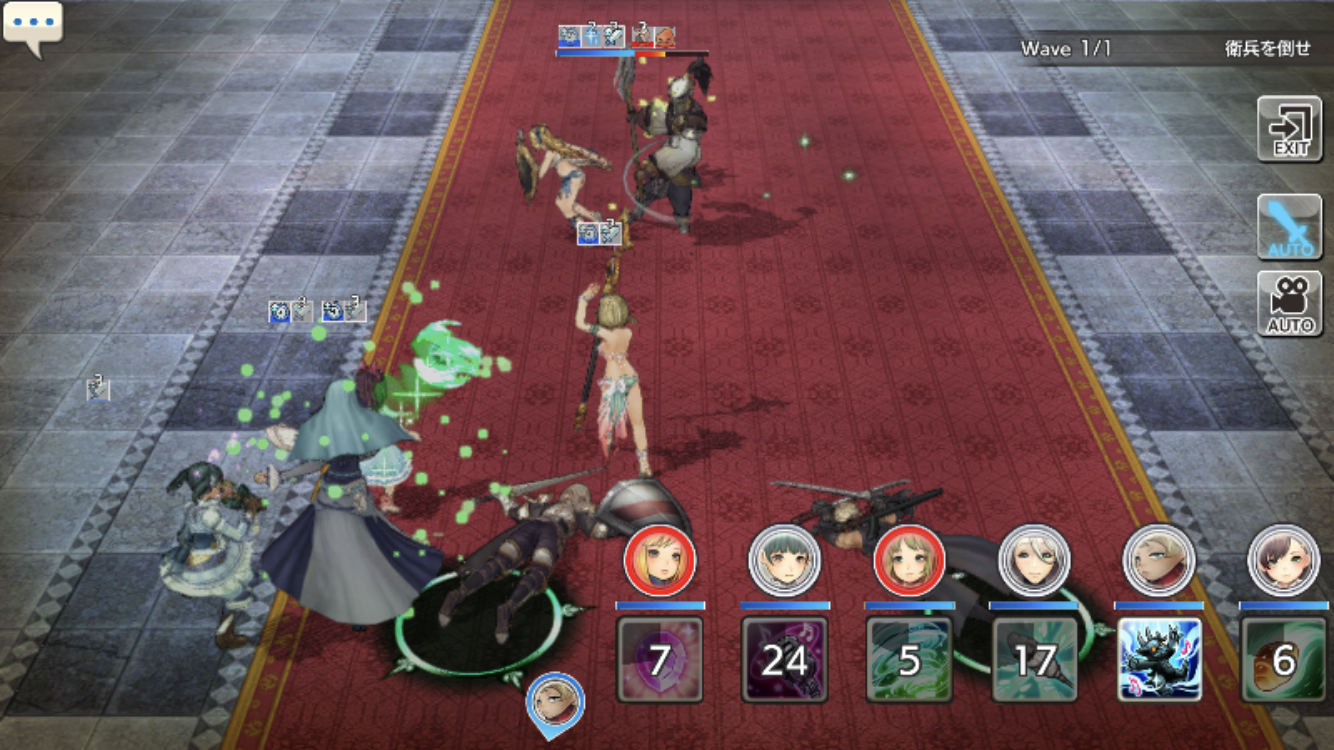This screenshot has width=1334, height=750.
Task: Toggle the AUTO camera mode
Action: [x=1290, y=303]
